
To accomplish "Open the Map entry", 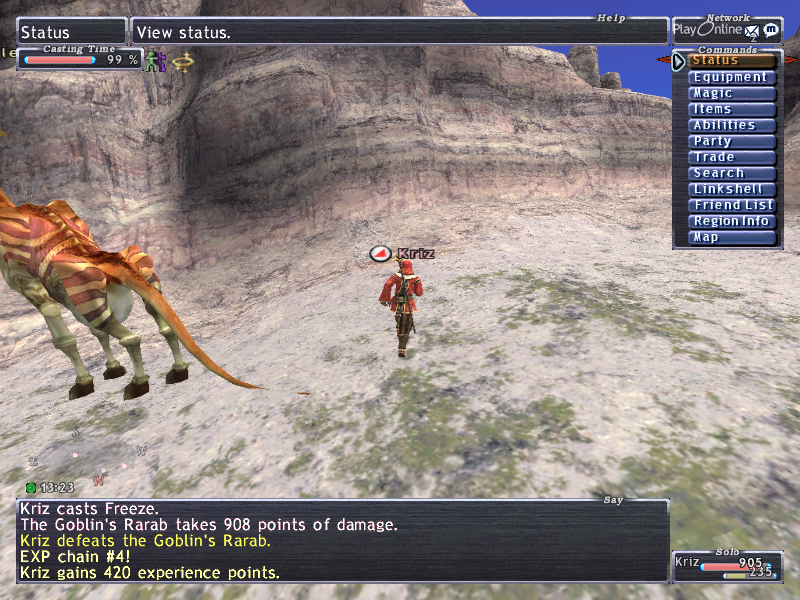I will [733, 237].
